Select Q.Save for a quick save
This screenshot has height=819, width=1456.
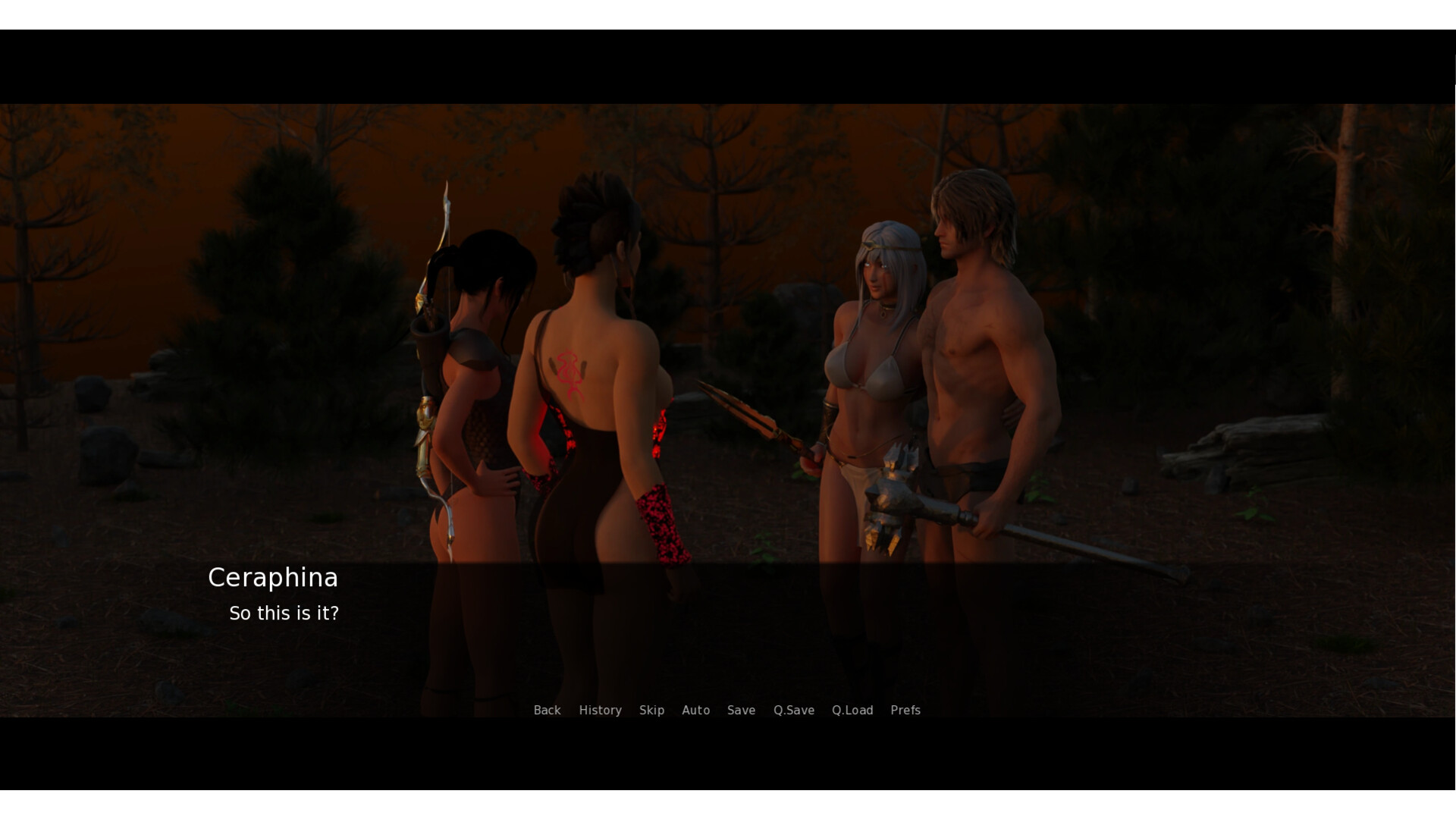pyautogui.click(x=793, y=711)
